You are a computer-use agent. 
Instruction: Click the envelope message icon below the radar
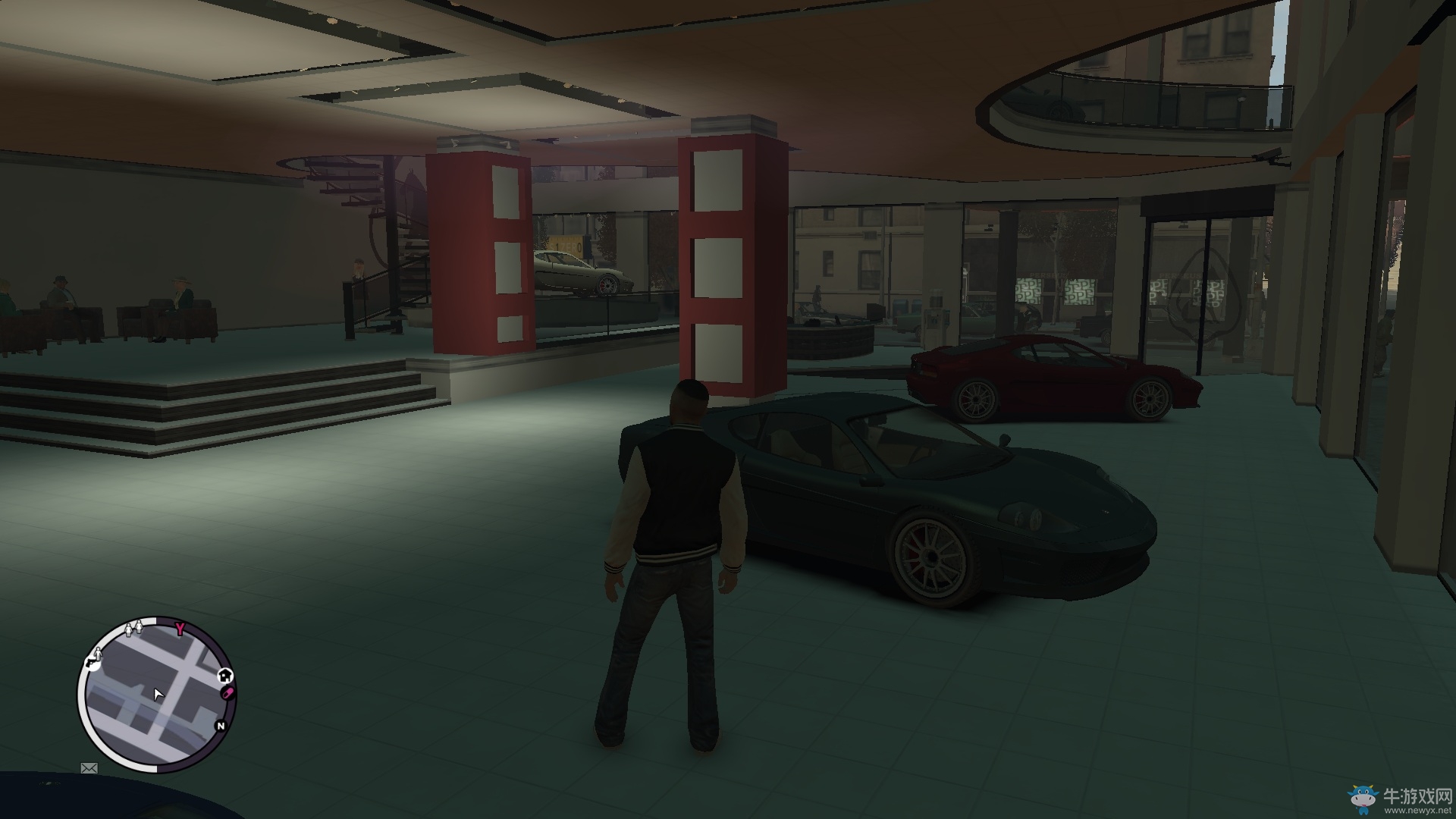[89, 769]
